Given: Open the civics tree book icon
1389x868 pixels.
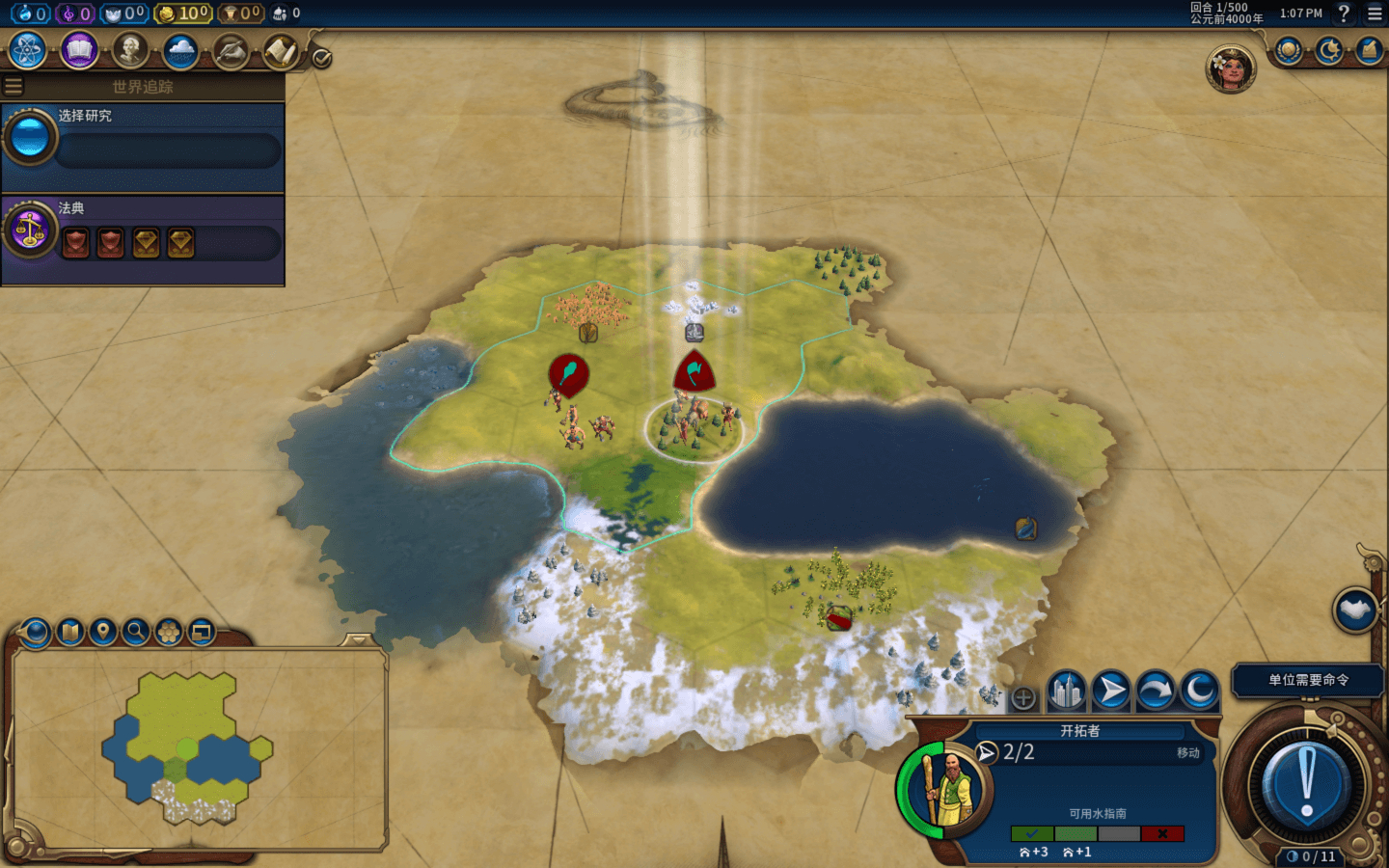Looking at the screenshot, I should pos(79,50).
